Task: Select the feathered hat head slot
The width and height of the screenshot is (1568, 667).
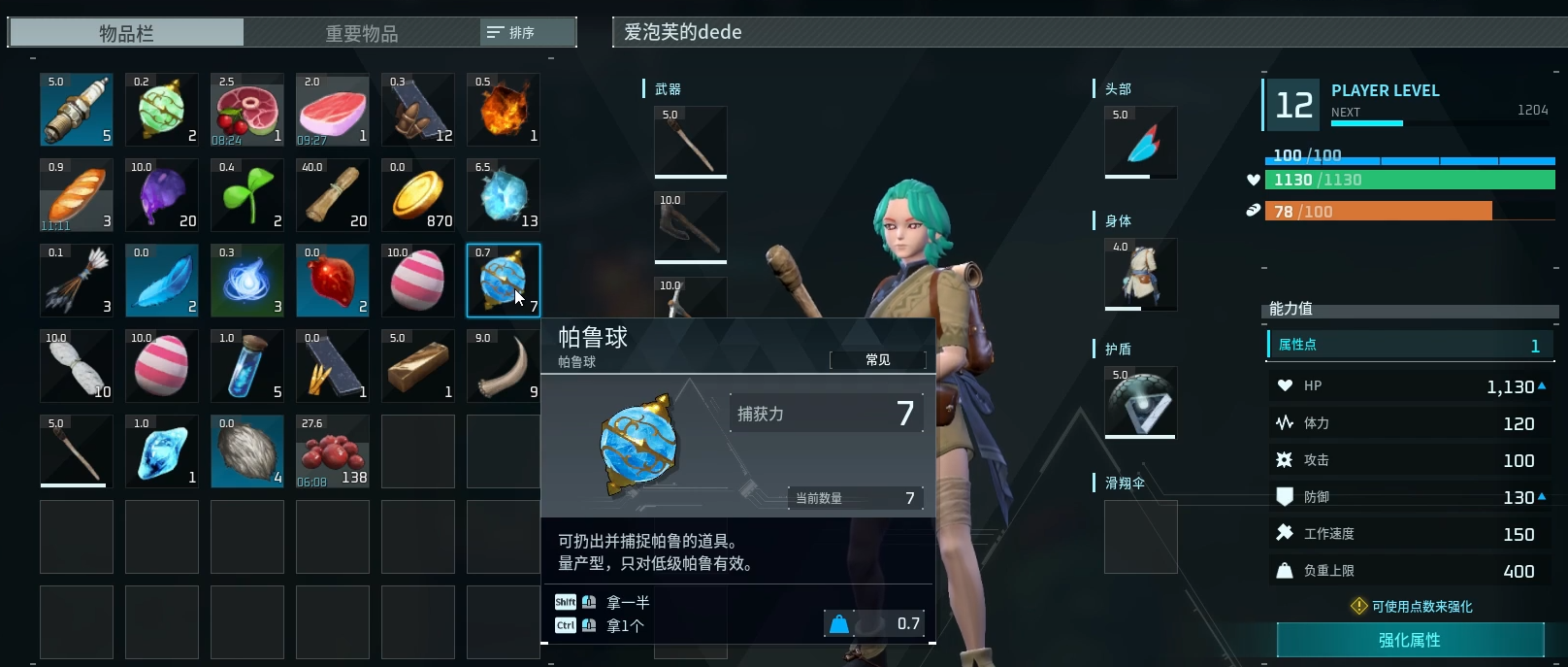Action: (x=1141, y=143)
